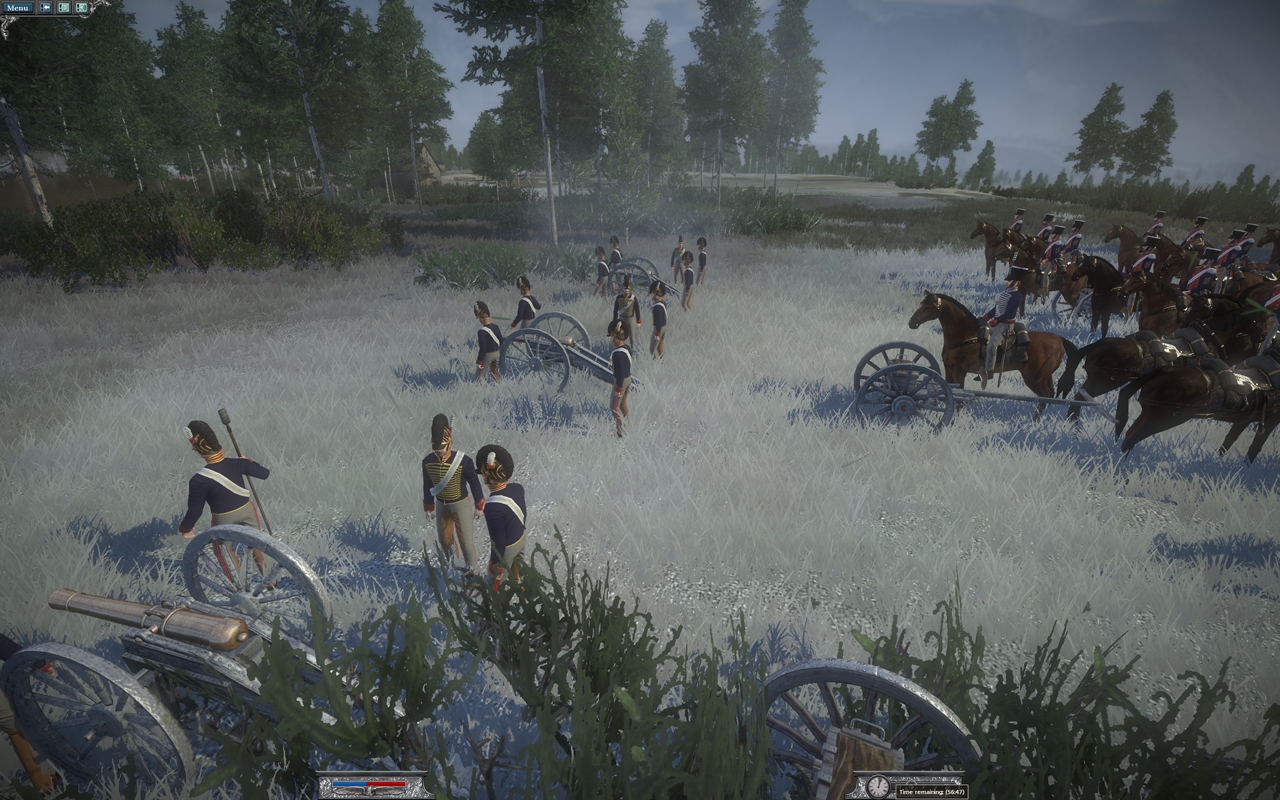
Task: Open the Menu button
Action: tap(17, 7)
